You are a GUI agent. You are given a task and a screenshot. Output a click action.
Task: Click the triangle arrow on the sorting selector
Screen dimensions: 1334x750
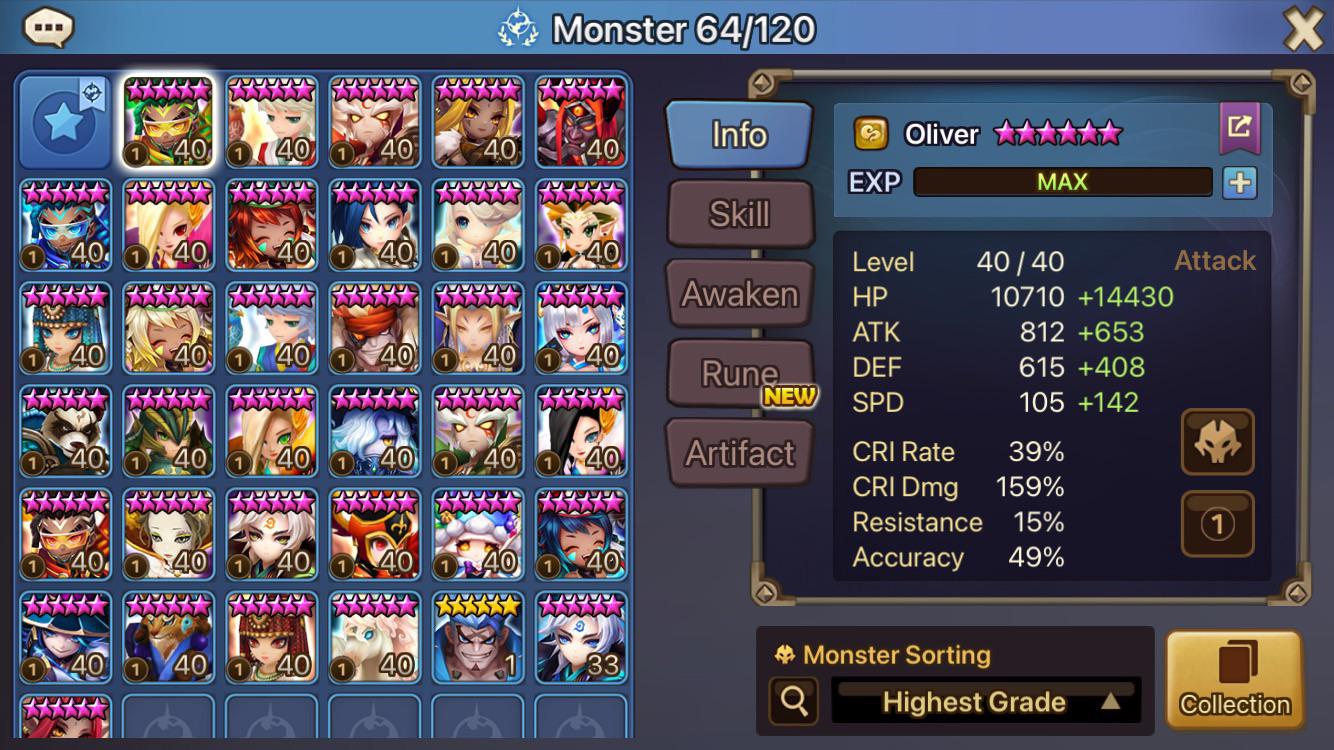pyautogui.click(x=1113, y=701)
